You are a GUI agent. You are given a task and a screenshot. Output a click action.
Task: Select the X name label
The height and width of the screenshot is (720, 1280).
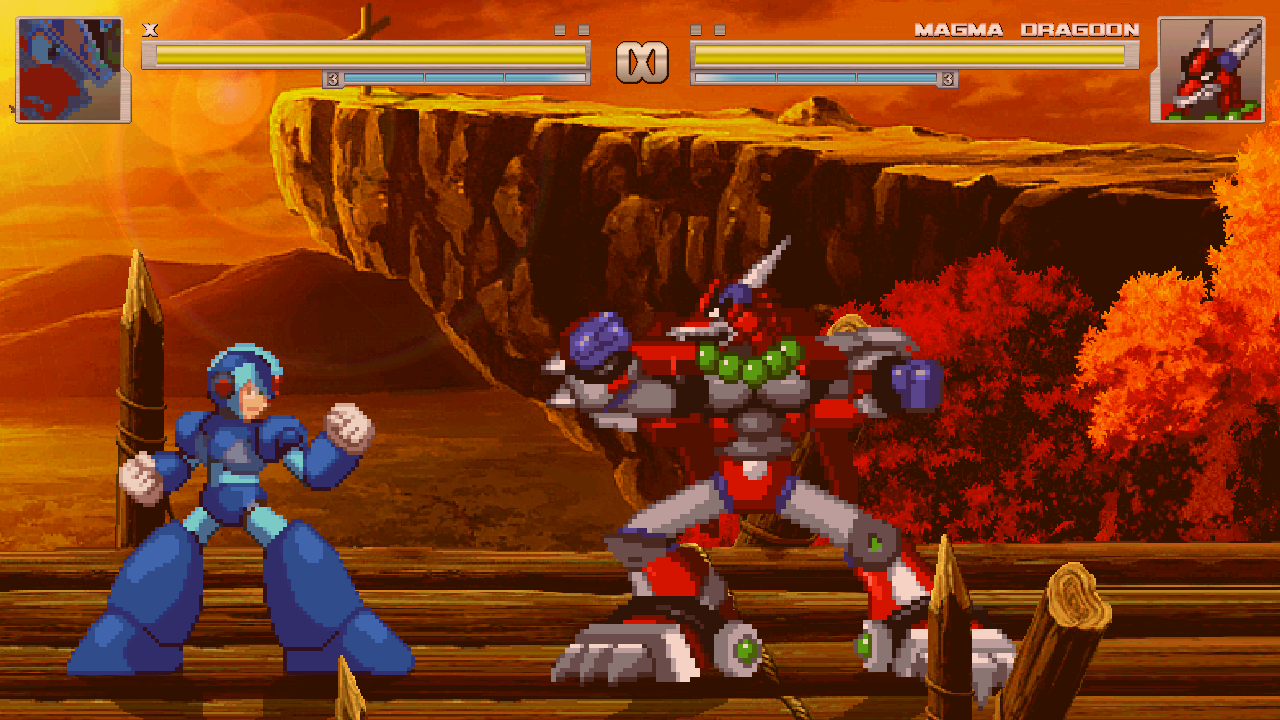pos(152,31)
